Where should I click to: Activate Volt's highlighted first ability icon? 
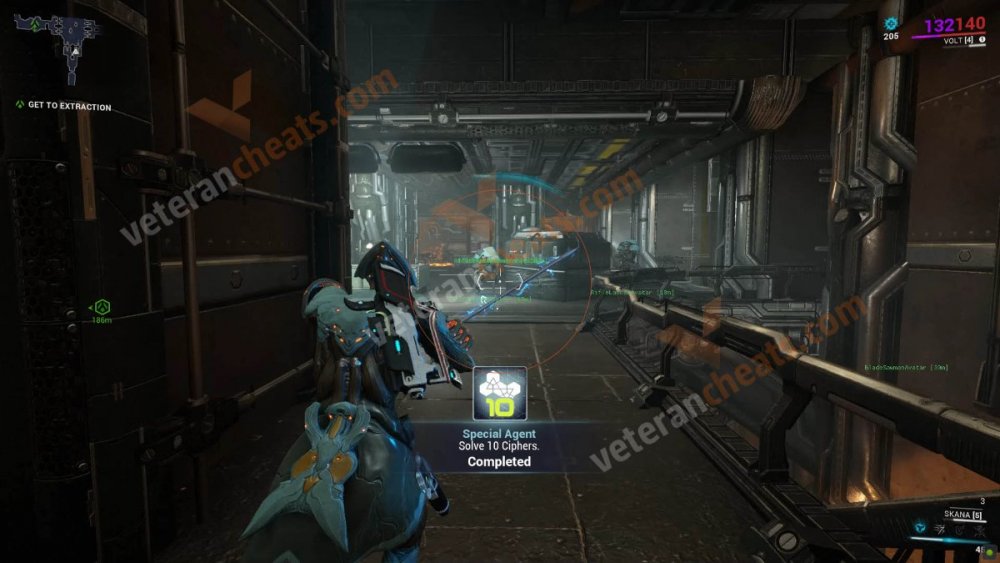919,526
